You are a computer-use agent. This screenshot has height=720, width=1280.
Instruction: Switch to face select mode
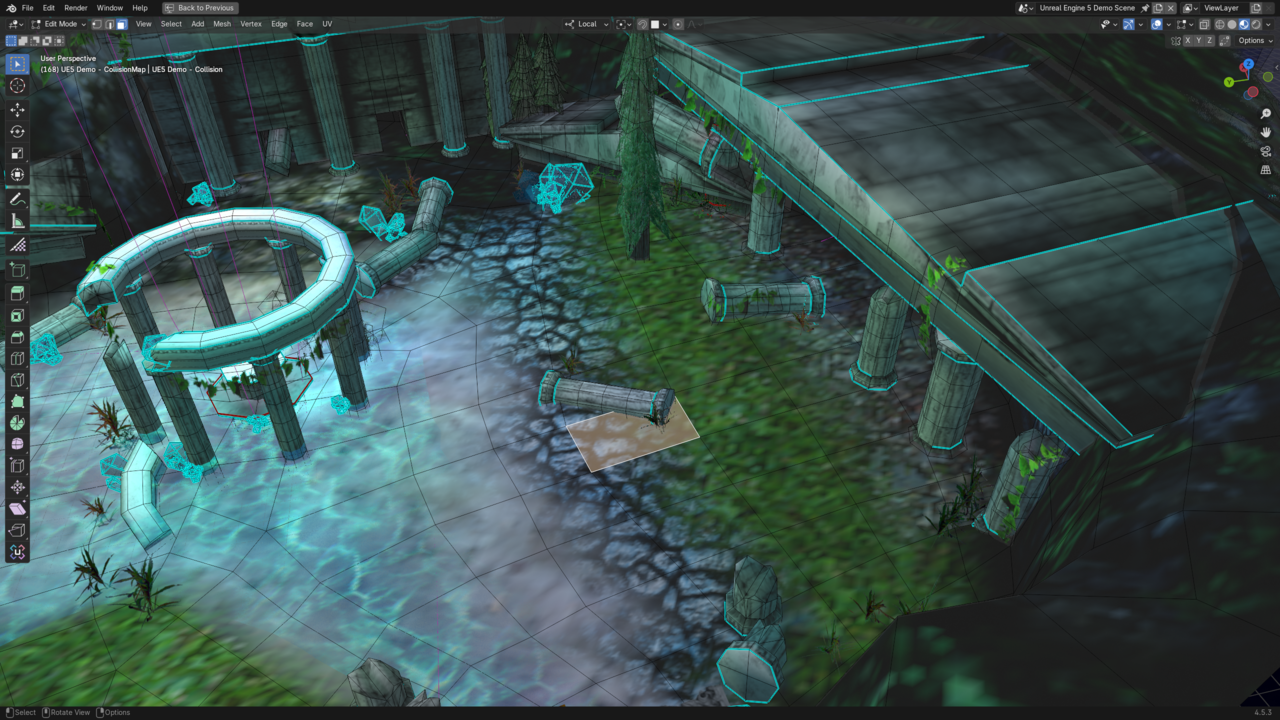coord(121,24)
